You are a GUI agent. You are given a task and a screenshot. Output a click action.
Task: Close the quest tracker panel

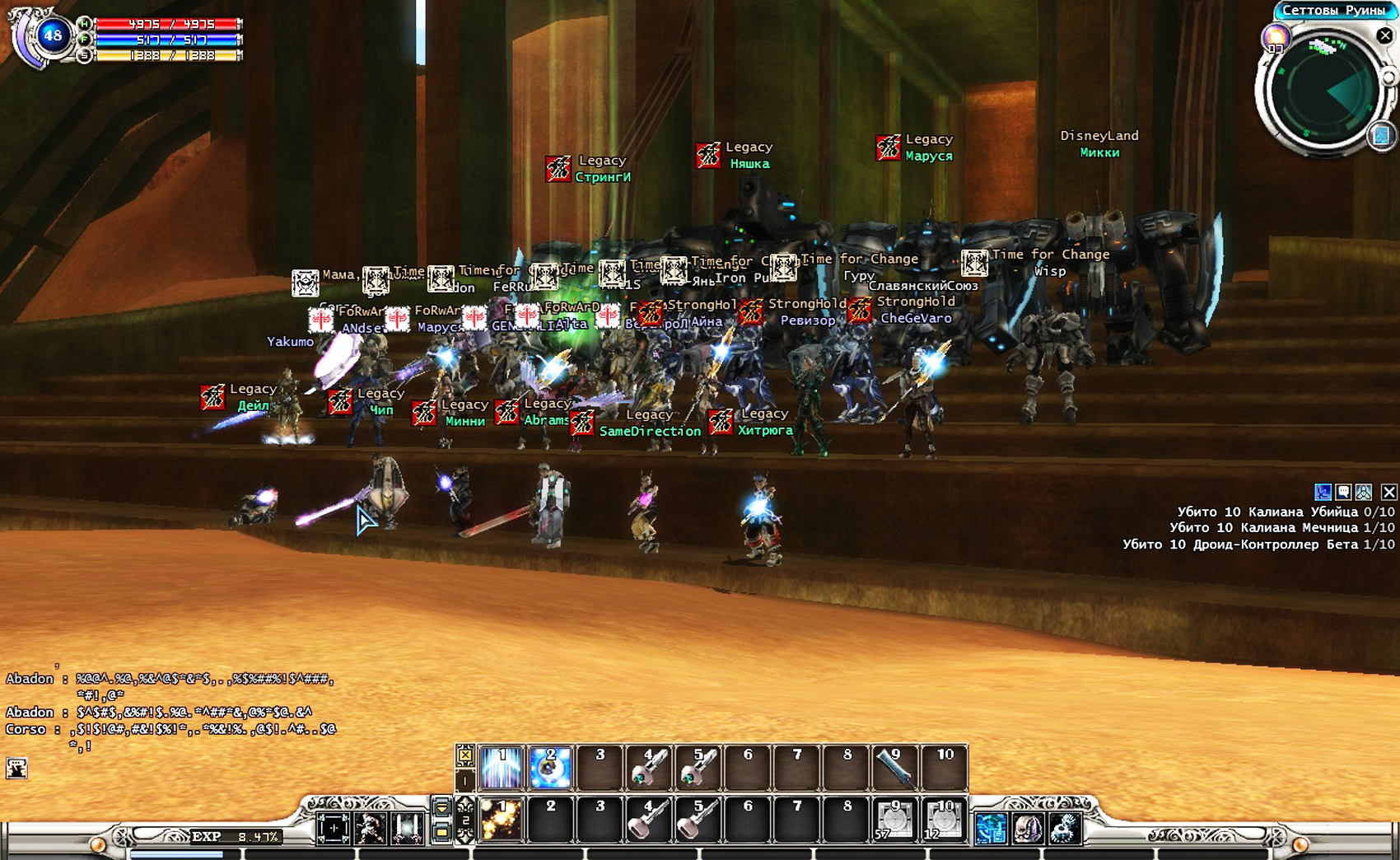click(1388, 492)
